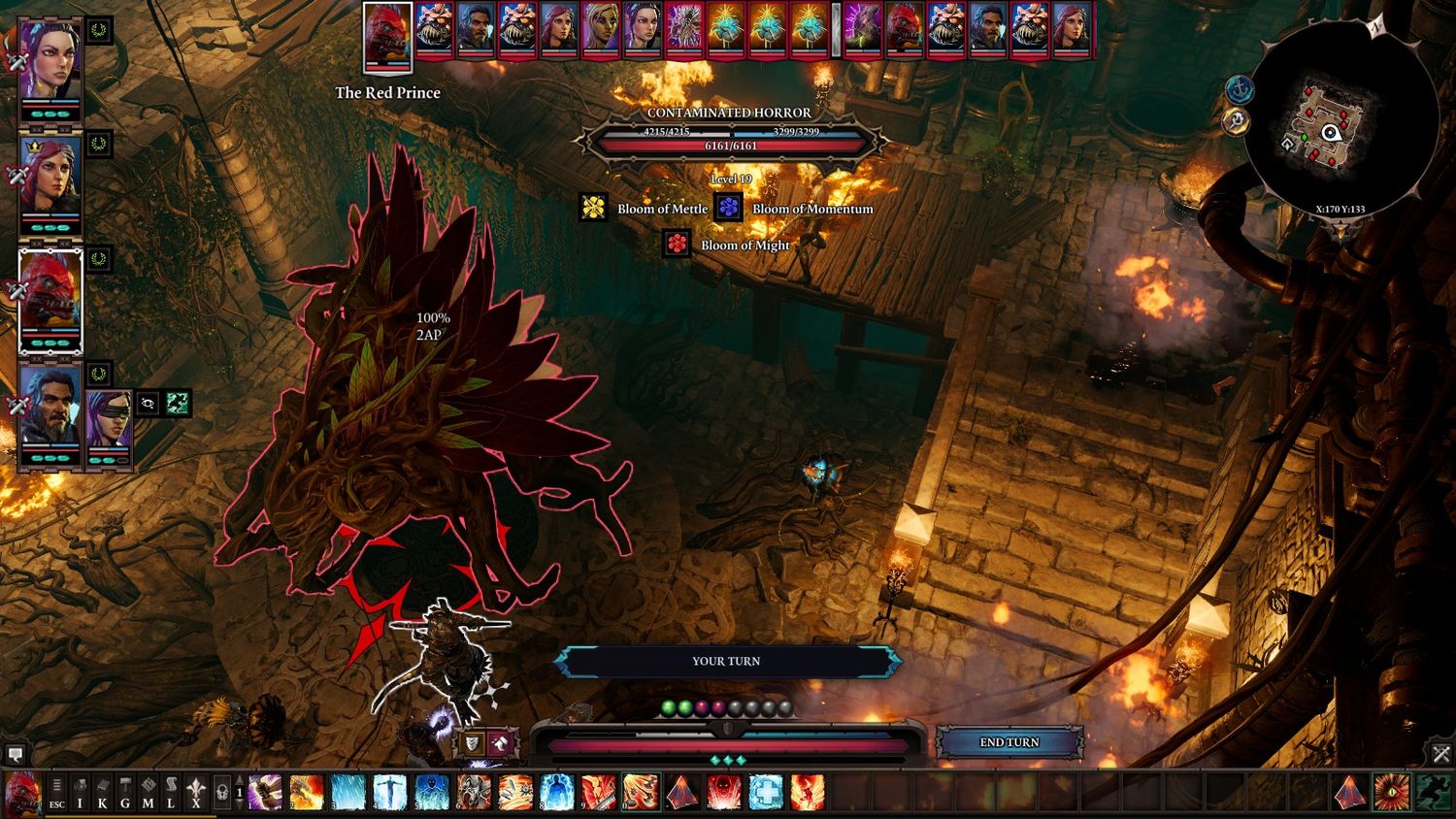Click the red eye icon at hotbar end

point(1391,793)
